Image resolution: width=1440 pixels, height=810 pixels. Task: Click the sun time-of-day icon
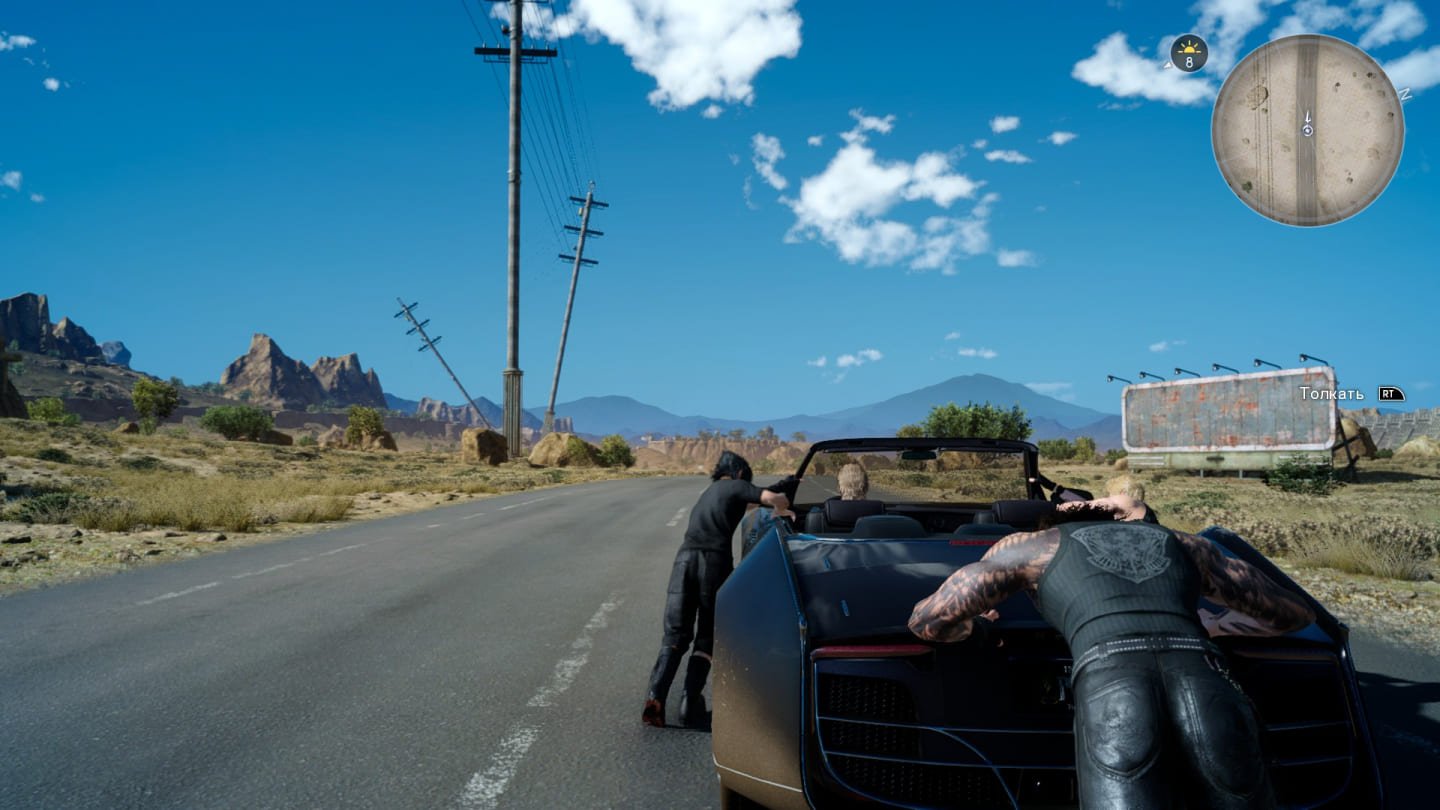[1188, 48]
